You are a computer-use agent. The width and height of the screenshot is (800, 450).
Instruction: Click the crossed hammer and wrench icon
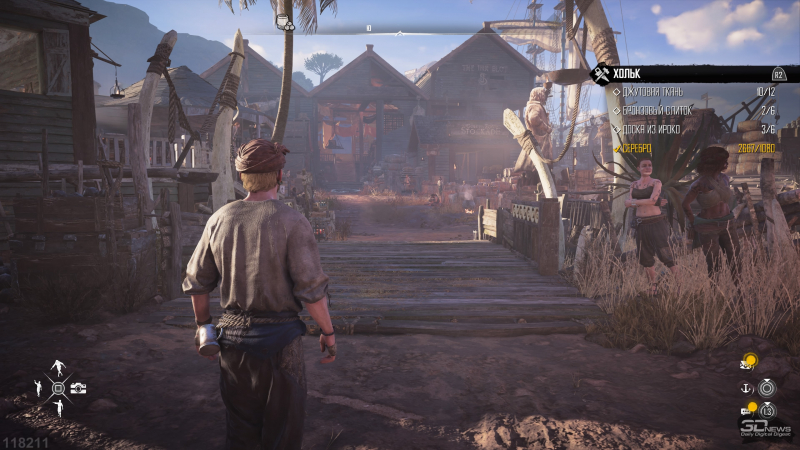click(602, 73)
